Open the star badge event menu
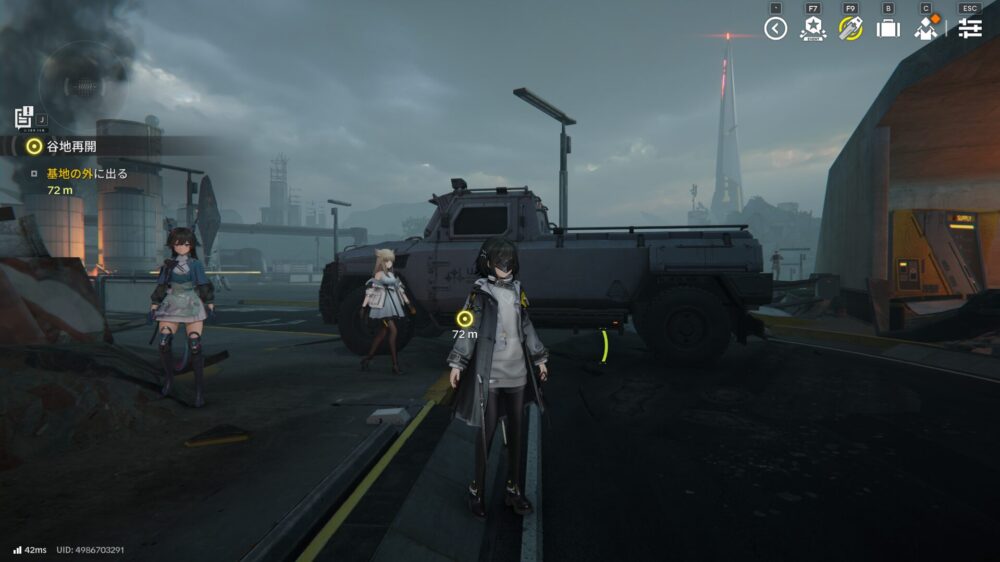The height and width of the screenshot is (562, 1000). [813, 28]
